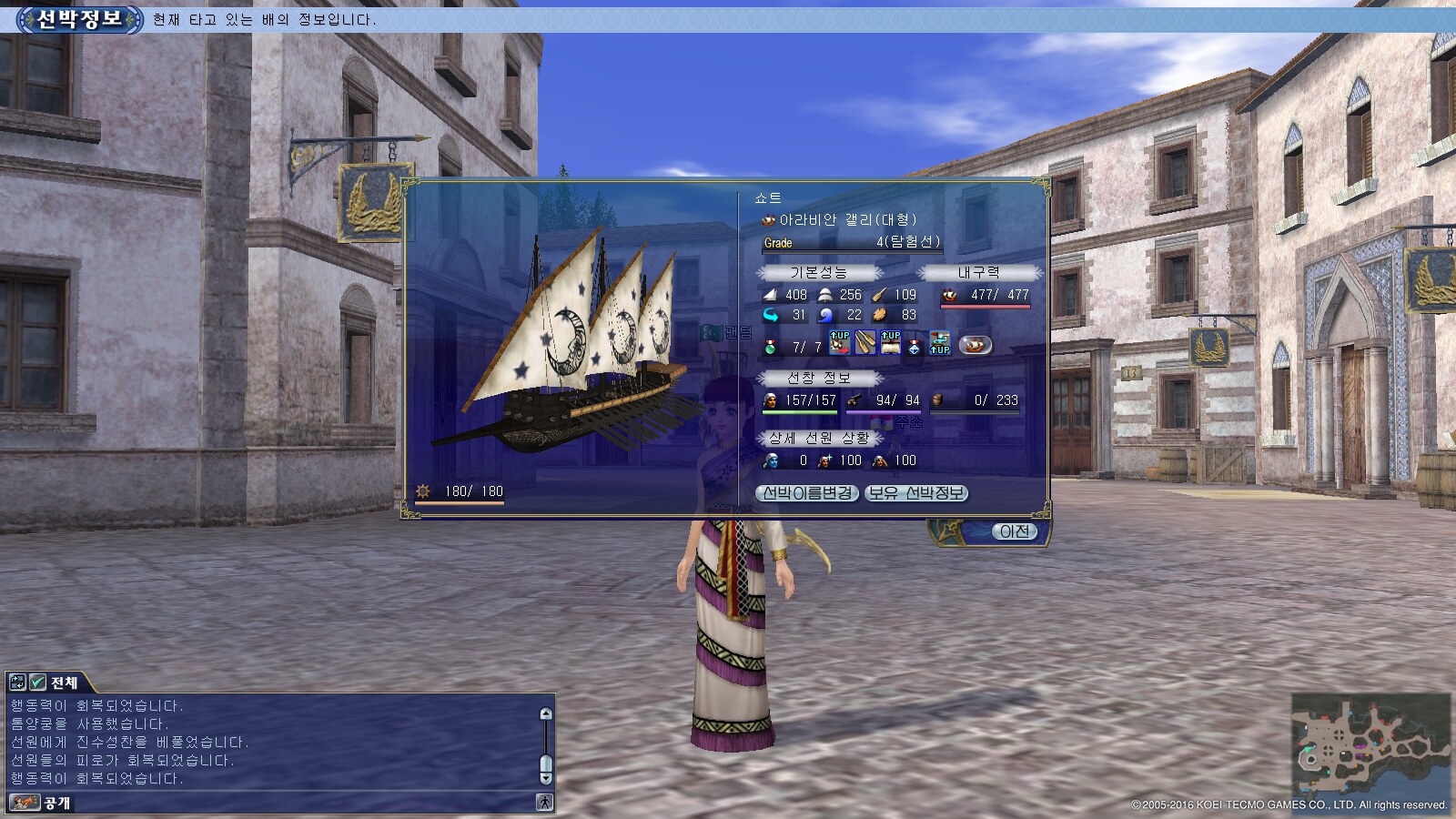The image size is (1456, 819).
Task: Select the ship-shaped oval button beside skill icons
Action: (x=975, y=345)
